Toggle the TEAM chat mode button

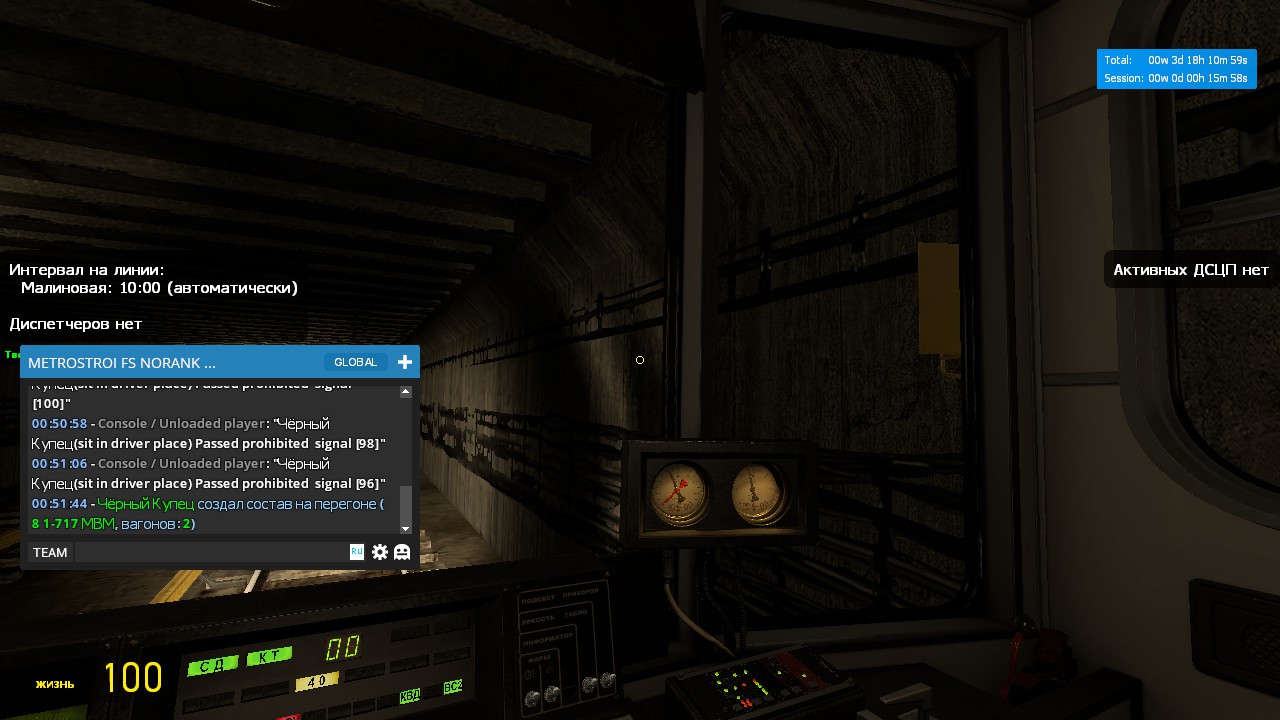[50, 552]
